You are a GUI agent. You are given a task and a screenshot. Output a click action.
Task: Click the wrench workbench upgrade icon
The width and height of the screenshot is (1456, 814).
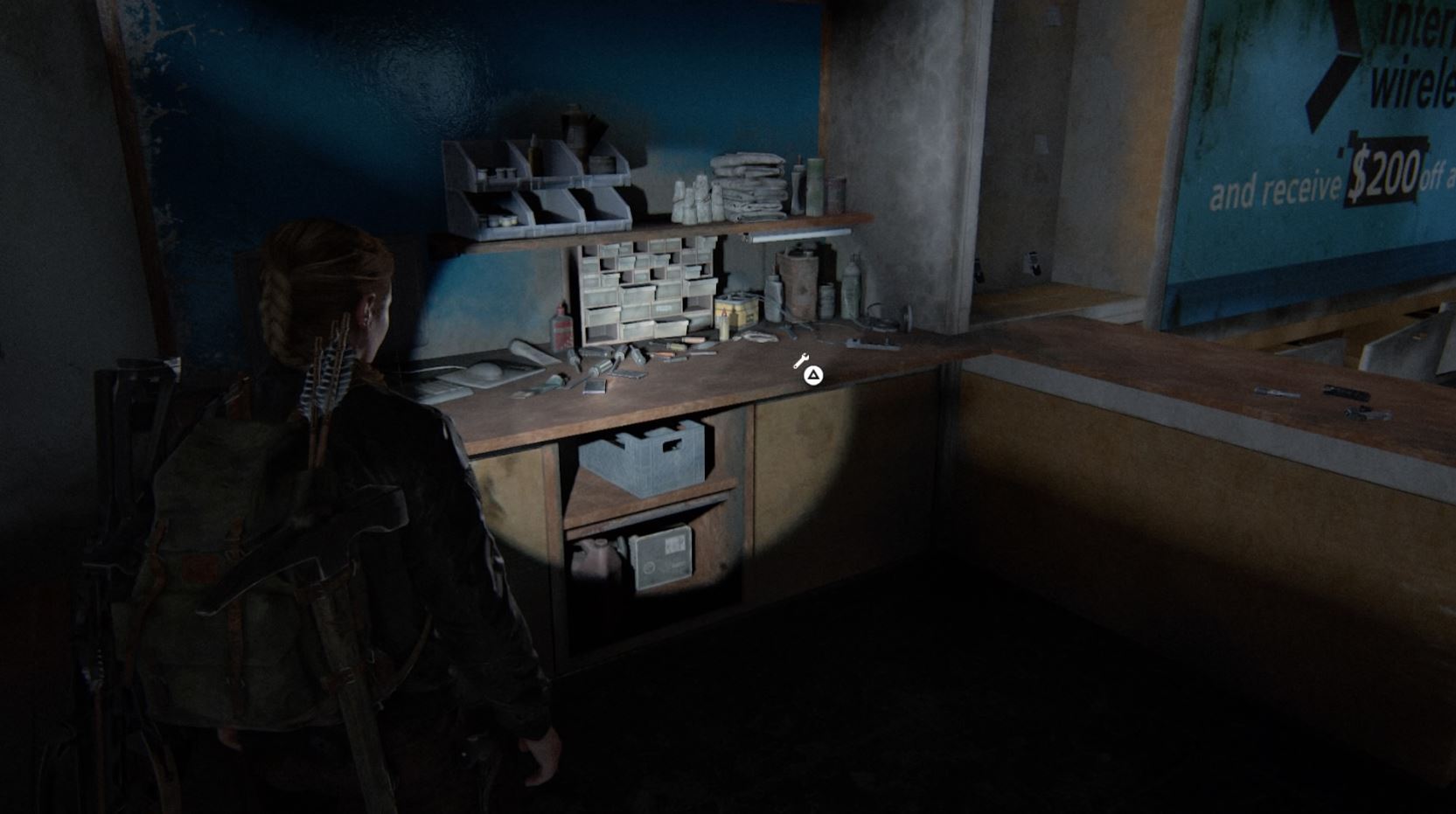[802, 358]
